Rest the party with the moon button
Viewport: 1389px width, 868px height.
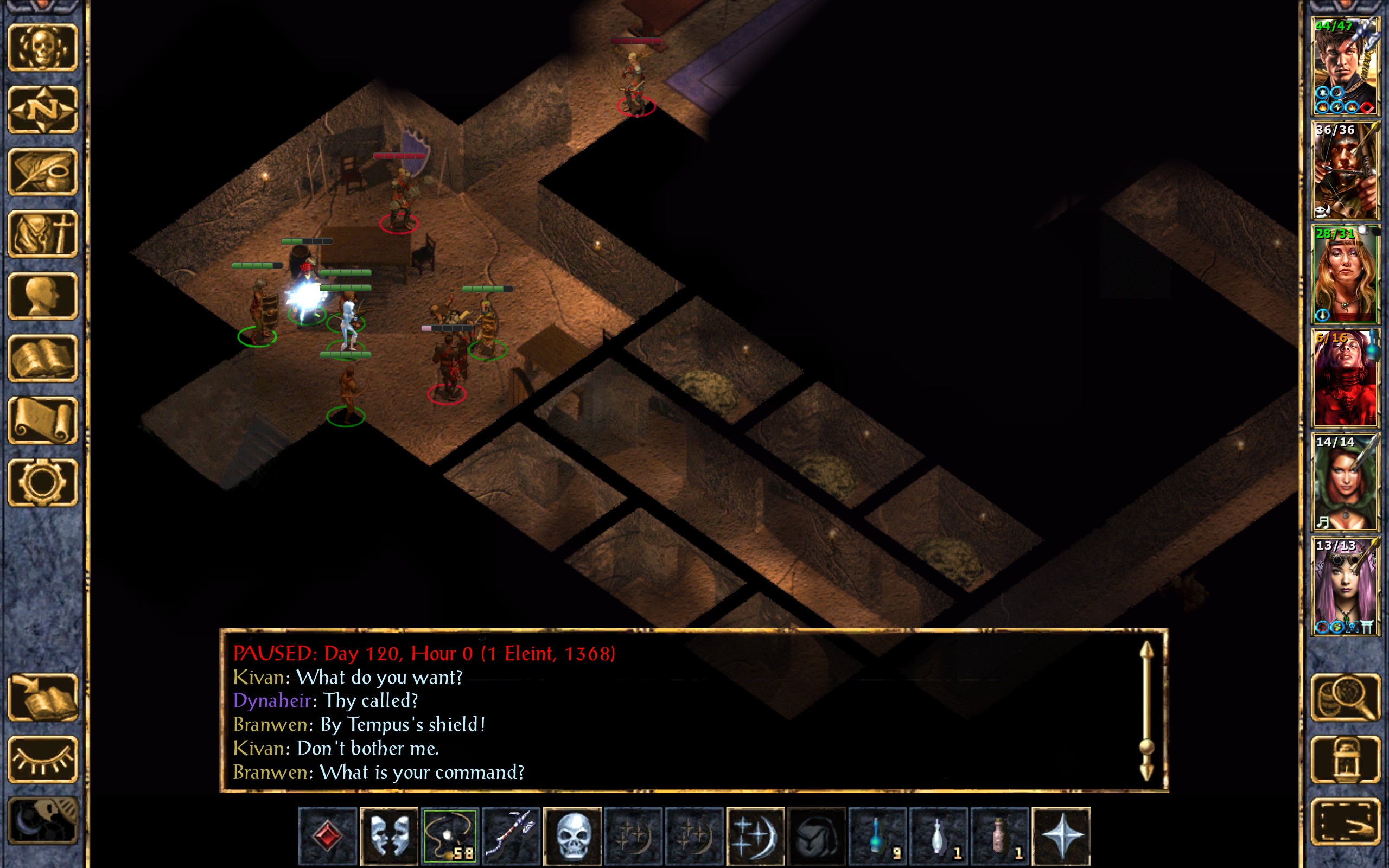(43, 821)
